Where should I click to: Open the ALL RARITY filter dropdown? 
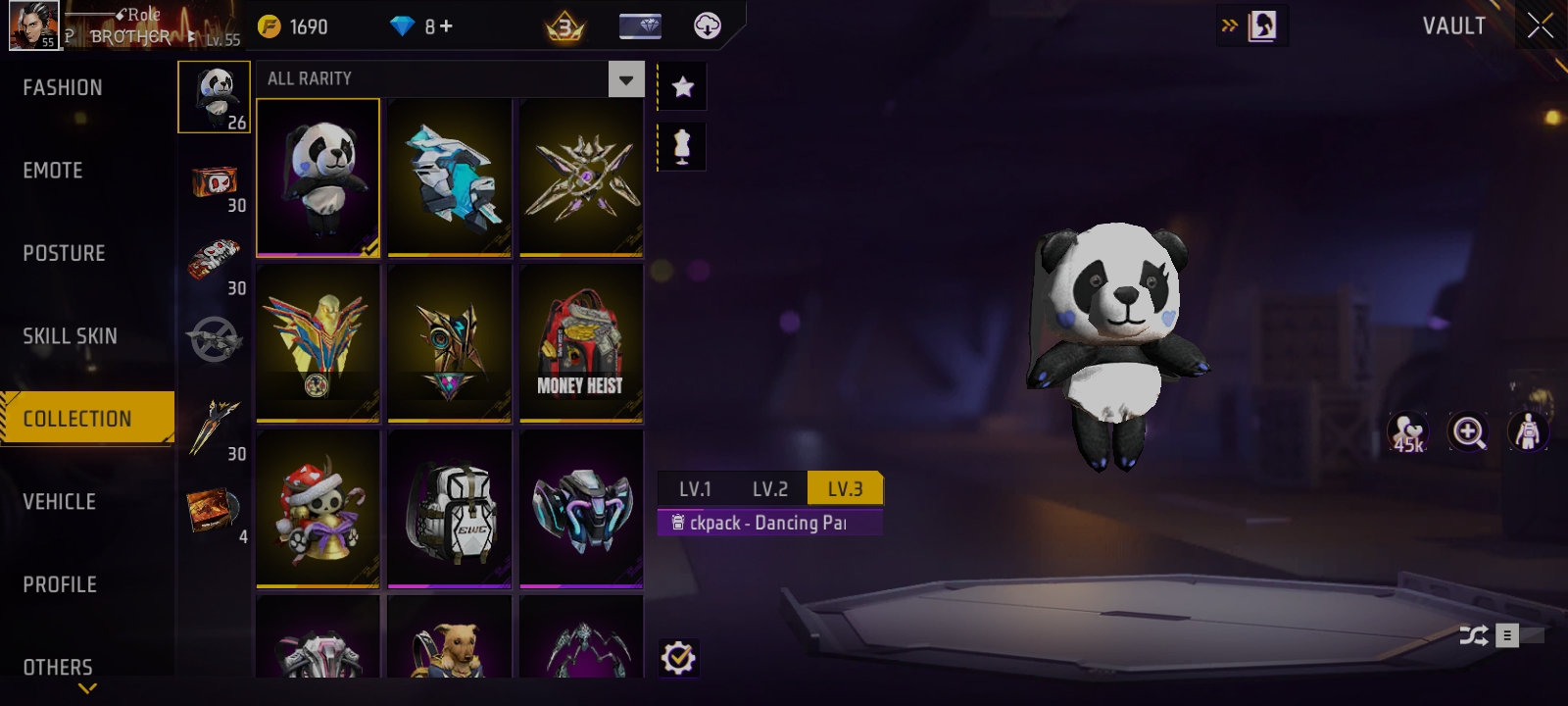(x=624, y=78)
